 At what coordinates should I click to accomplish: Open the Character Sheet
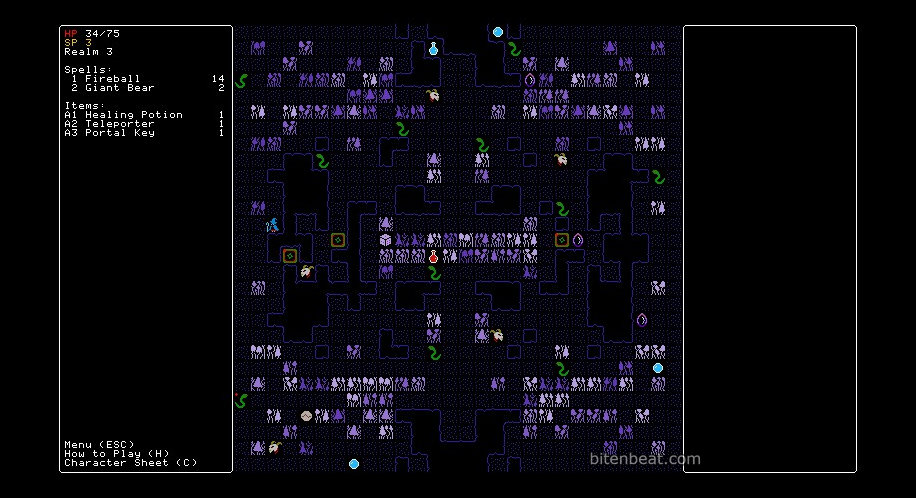click(x=130, y=463)
